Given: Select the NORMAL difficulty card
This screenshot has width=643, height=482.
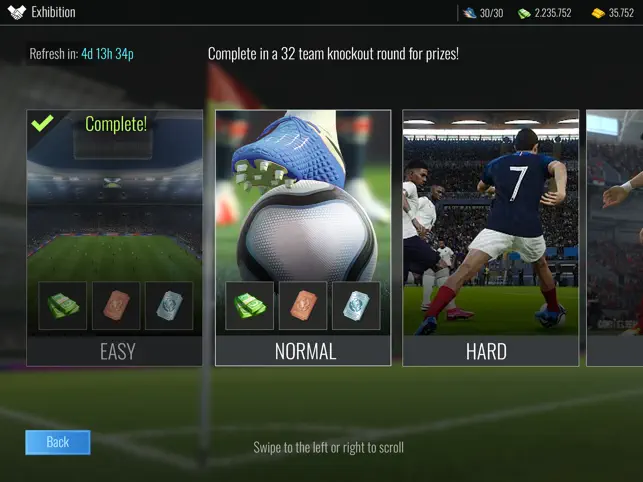Looking at the screenshot, I should (x=303, y=237).
